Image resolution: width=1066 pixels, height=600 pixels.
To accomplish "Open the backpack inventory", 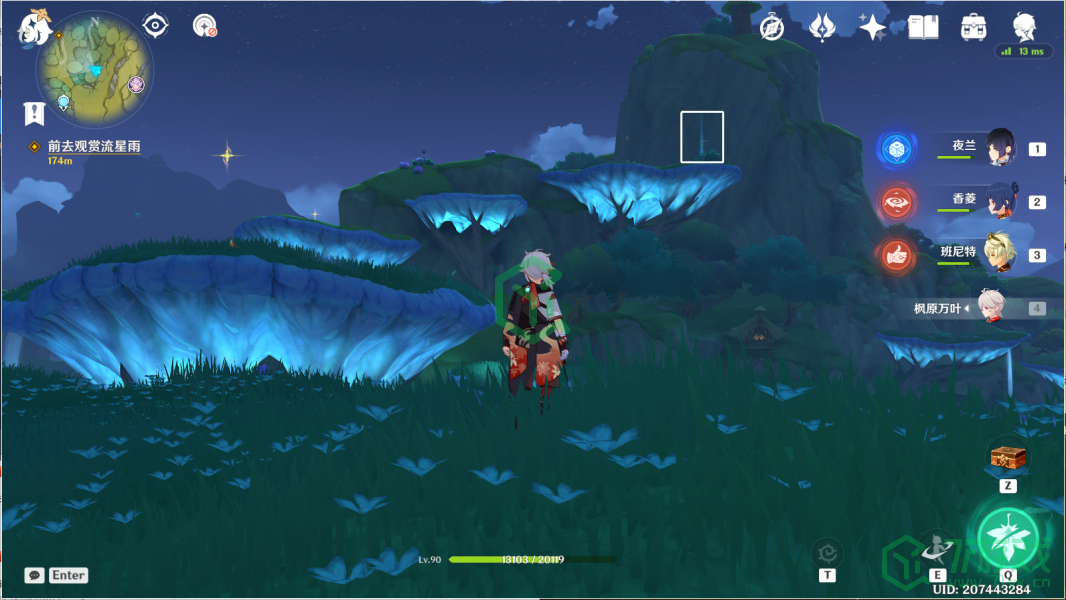I will tap(973, 28).
